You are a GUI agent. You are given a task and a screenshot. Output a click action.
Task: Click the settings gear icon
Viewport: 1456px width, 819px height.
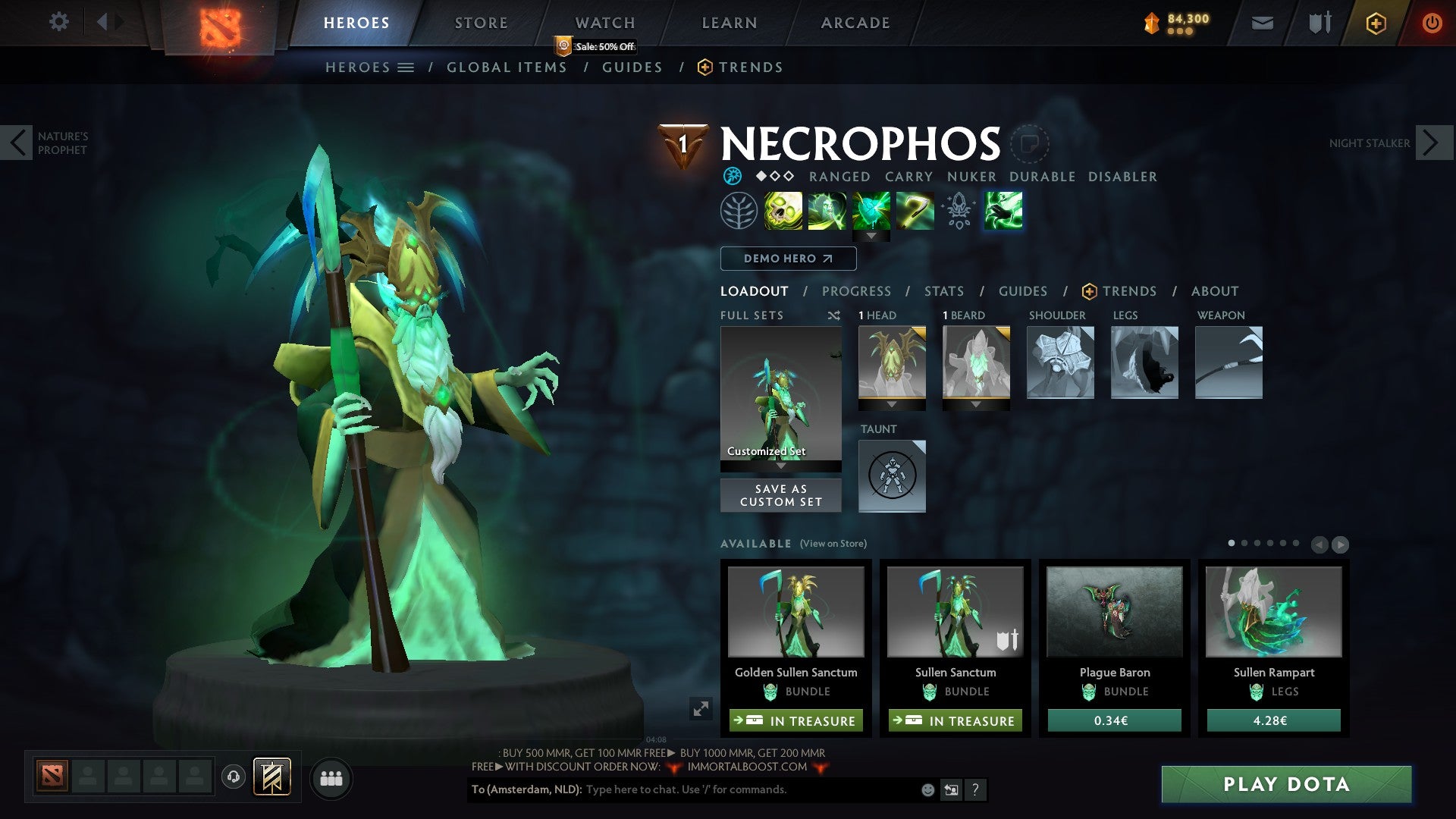tap(59, 22)
